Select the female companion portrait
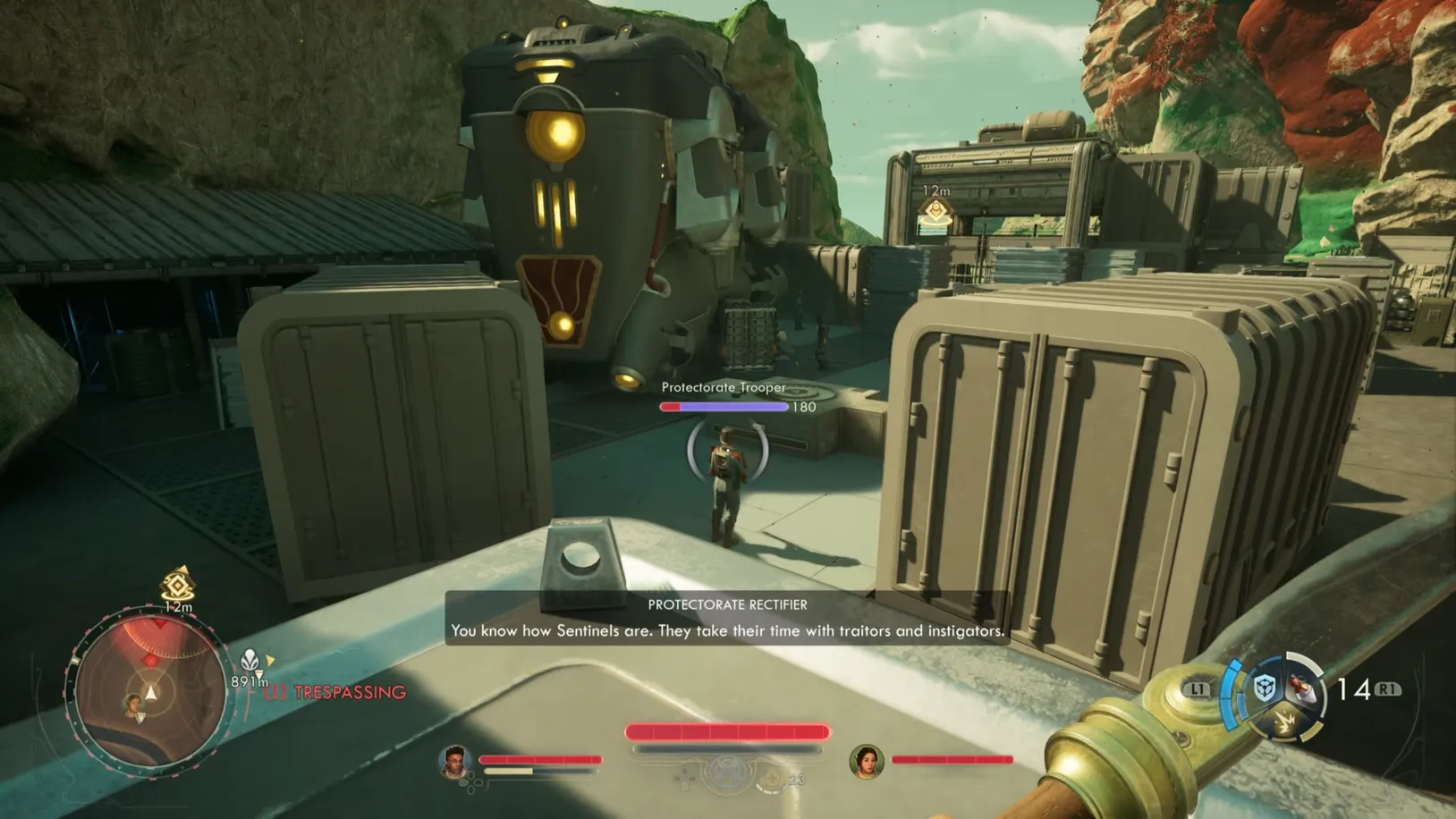Screen dimensions: 1456x819 pos(866,761)
